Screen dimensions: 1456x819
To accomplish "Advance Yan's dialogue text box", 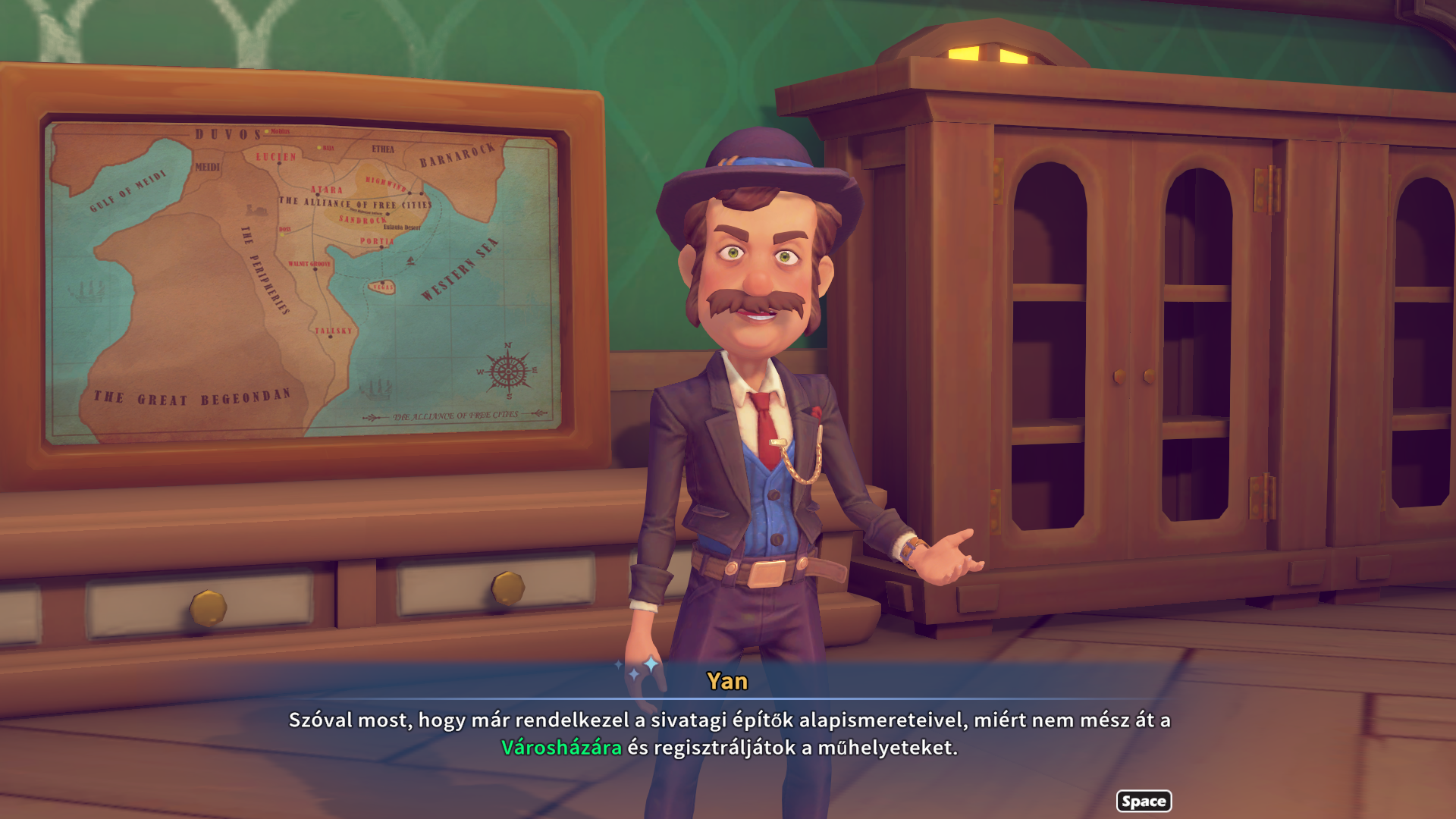I will tap(1143, 801).
